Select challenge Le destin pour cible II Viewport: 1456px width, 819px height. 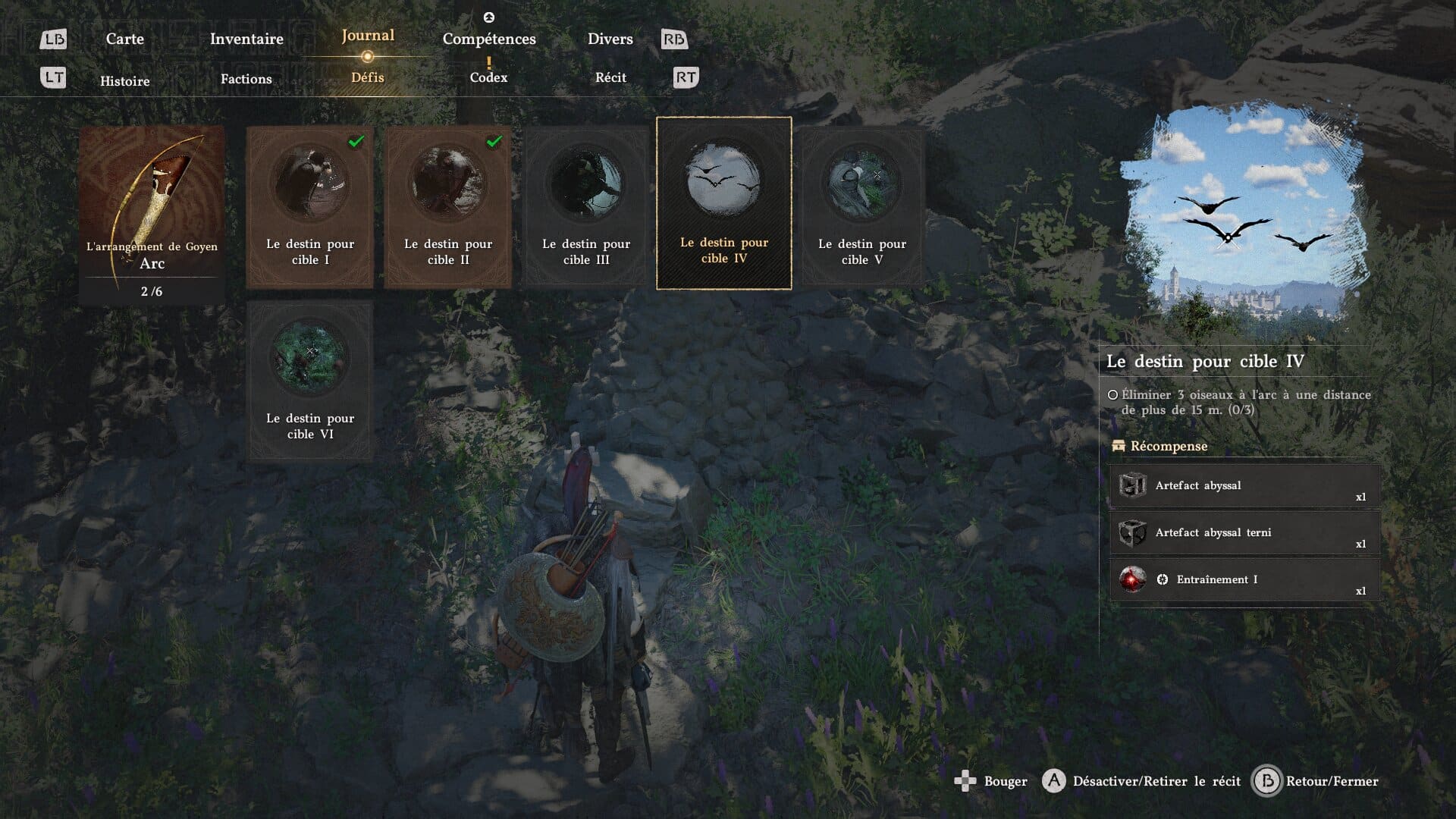coord(448,207)
